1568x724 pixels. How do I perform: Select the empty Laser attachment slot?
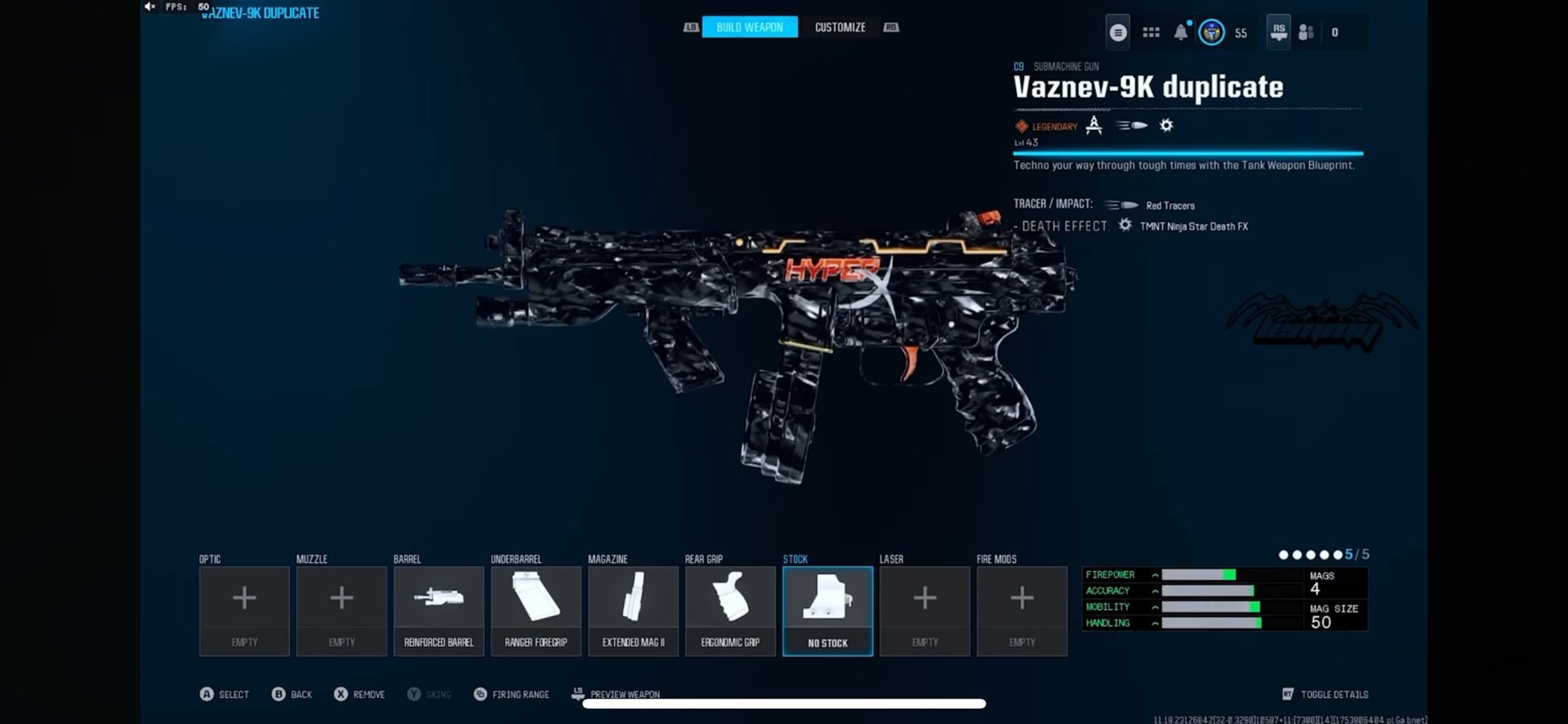[x=924, y=610]
